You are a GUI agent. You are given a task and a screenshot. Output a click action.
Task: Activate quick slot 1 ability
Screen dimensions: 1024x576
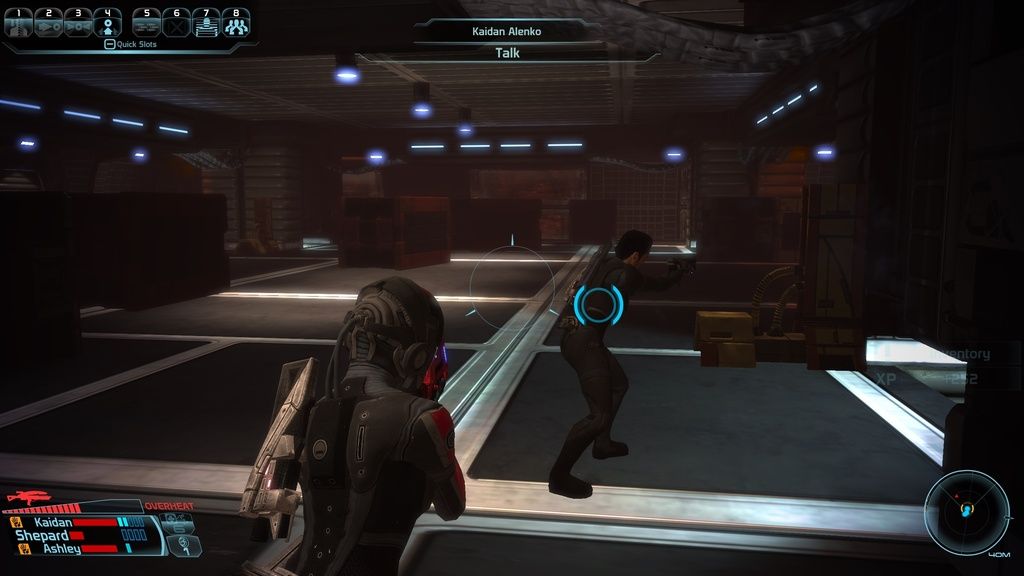(18, 23)
